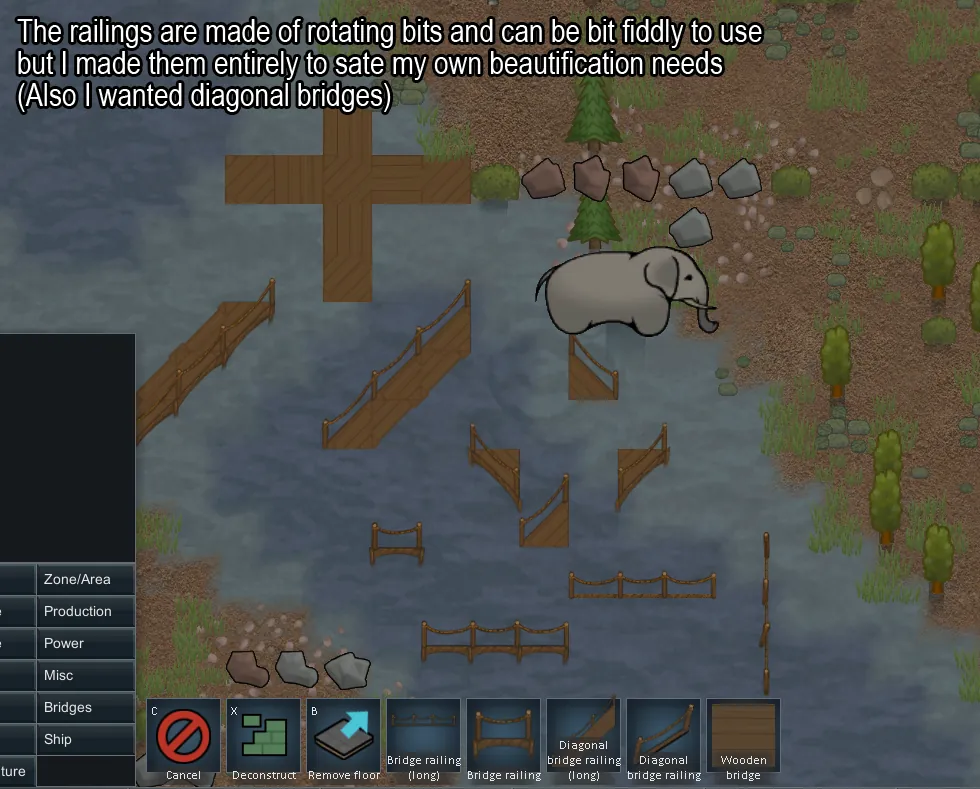
Task: Select the Ship category
Action: (x=85, y=740)
